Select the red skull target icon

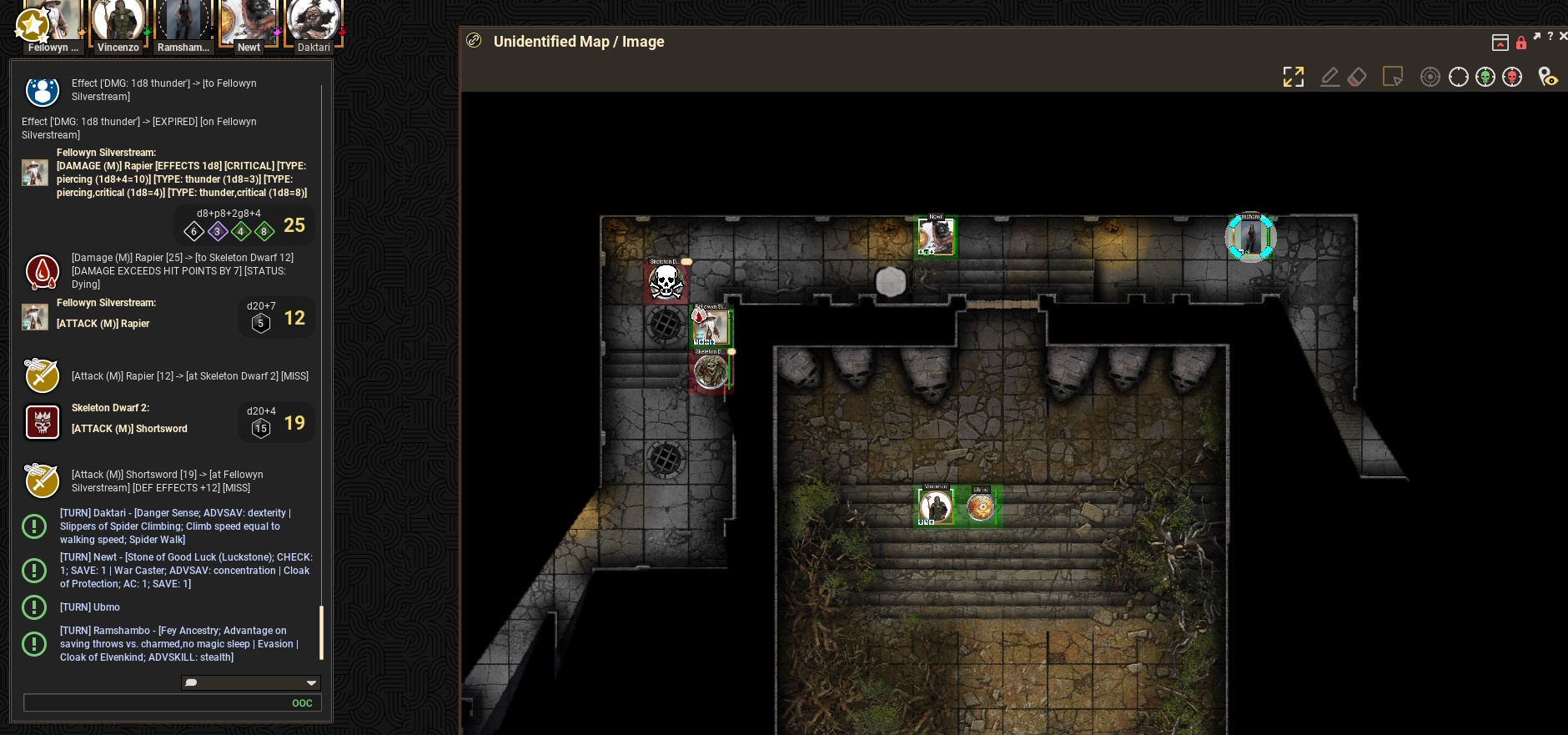pos(1512,78)
